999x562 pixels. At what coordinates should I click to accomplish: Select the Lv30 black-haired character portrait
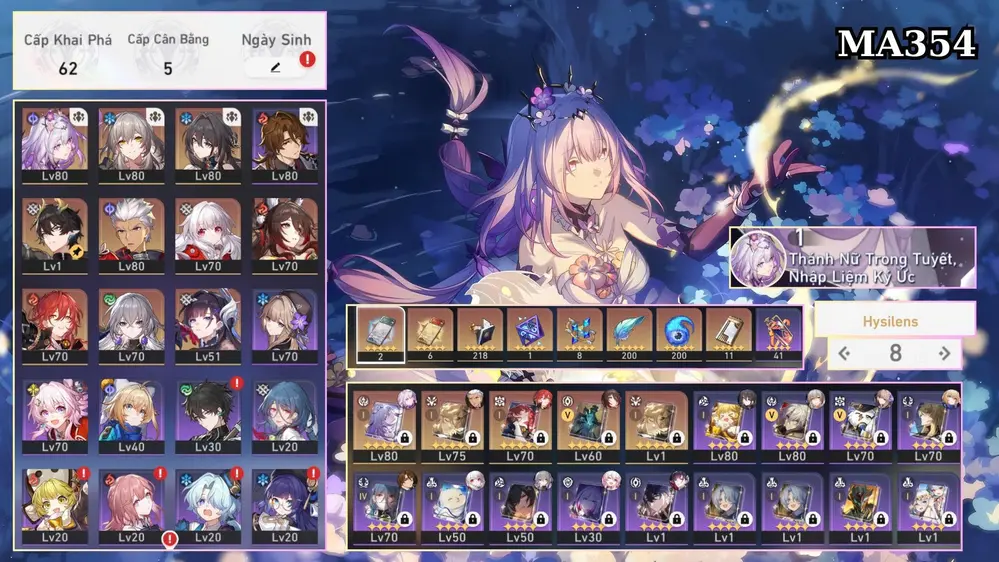[x=209, y=415]
